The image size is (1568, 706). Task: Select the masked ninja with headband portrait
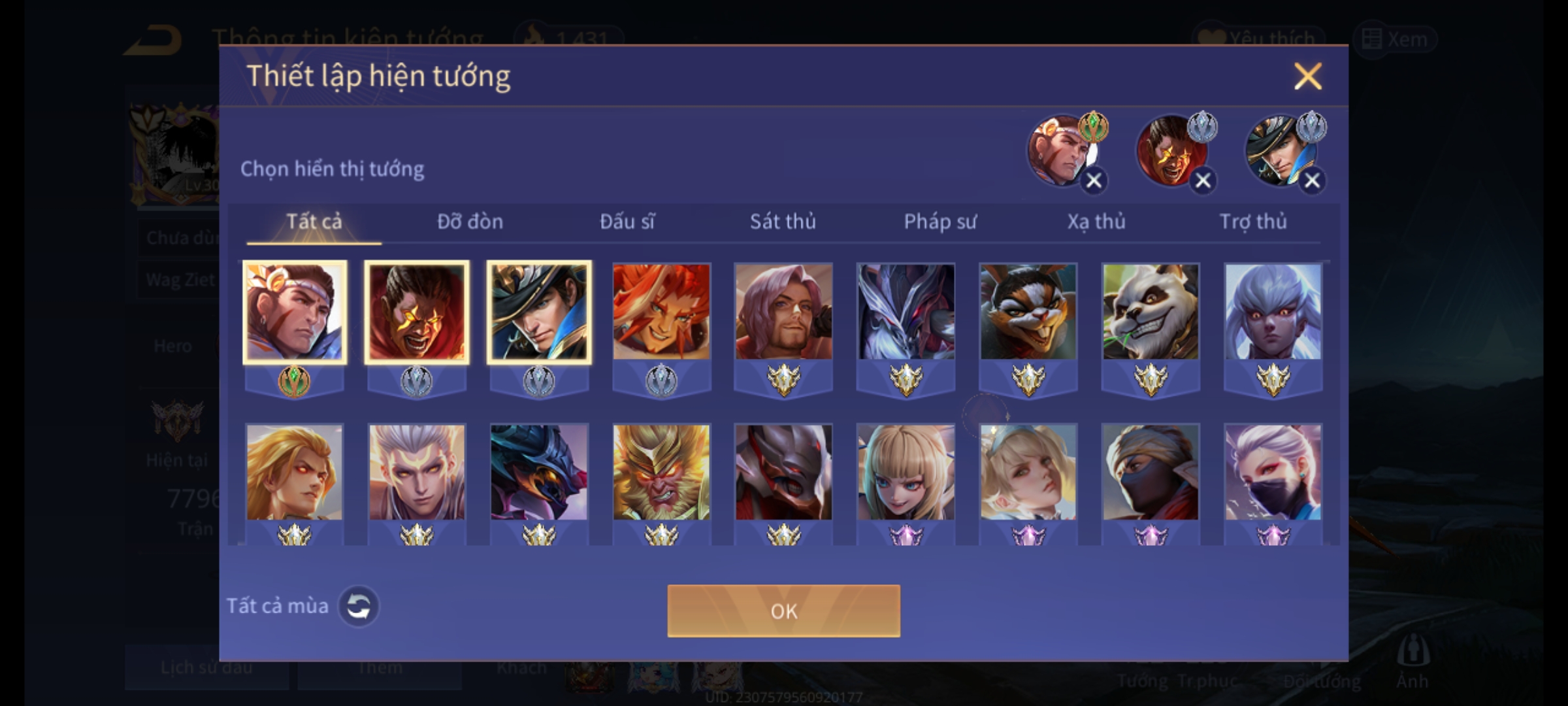1151,473
